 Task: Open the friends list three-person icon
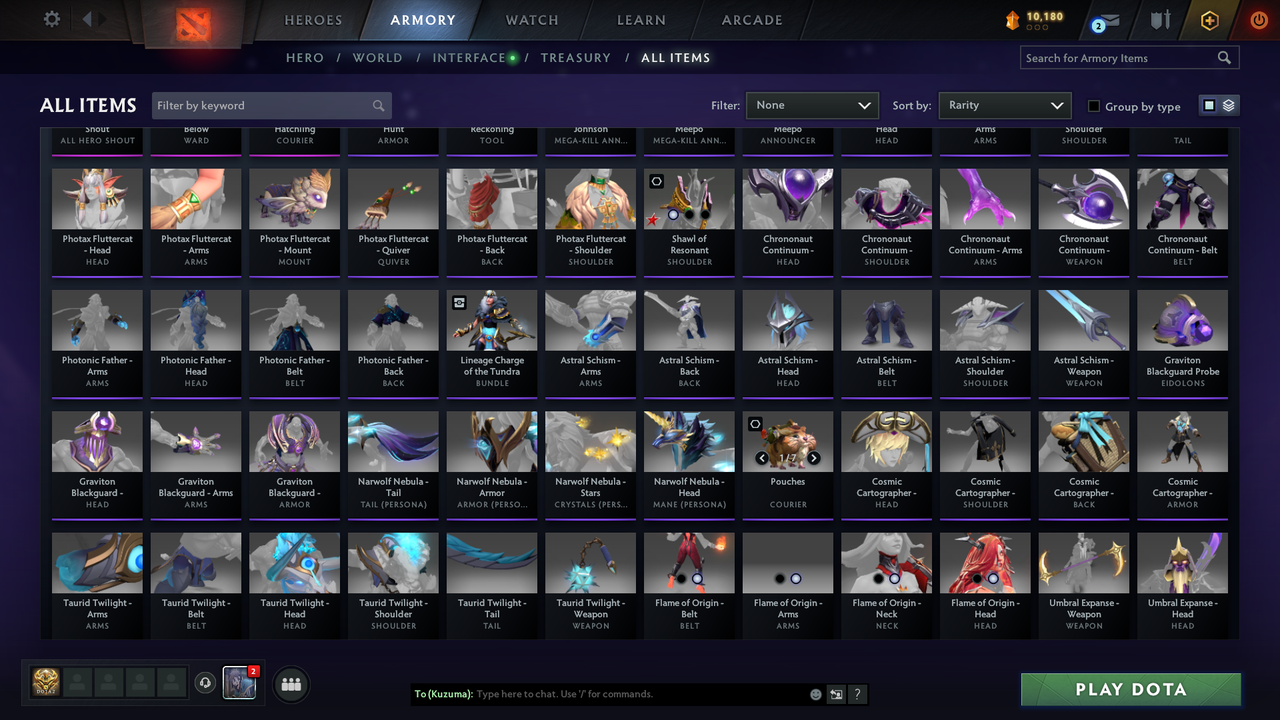pos(289,684)
